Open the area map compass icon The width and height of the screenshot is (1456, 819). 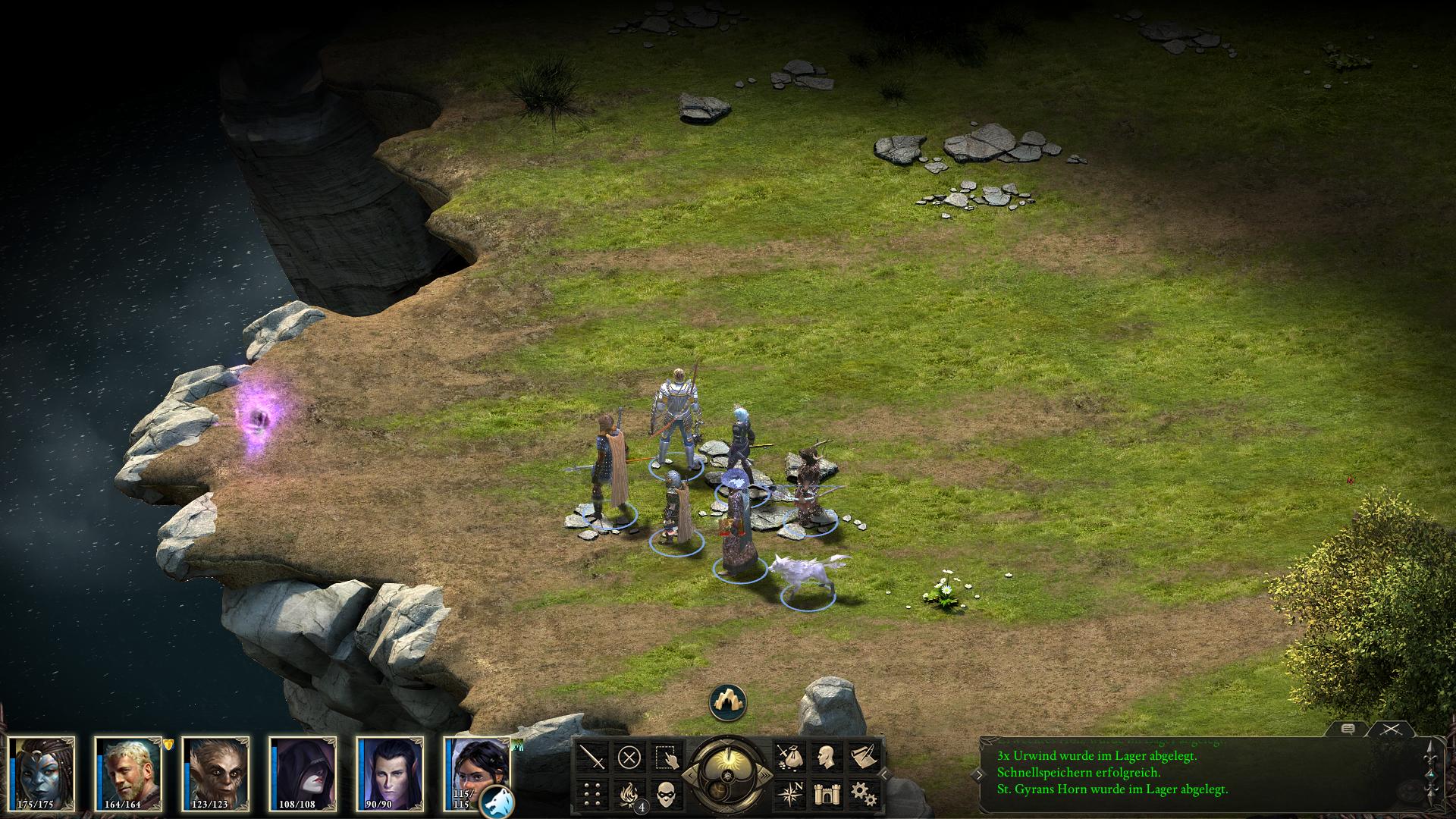click(789, 794)
